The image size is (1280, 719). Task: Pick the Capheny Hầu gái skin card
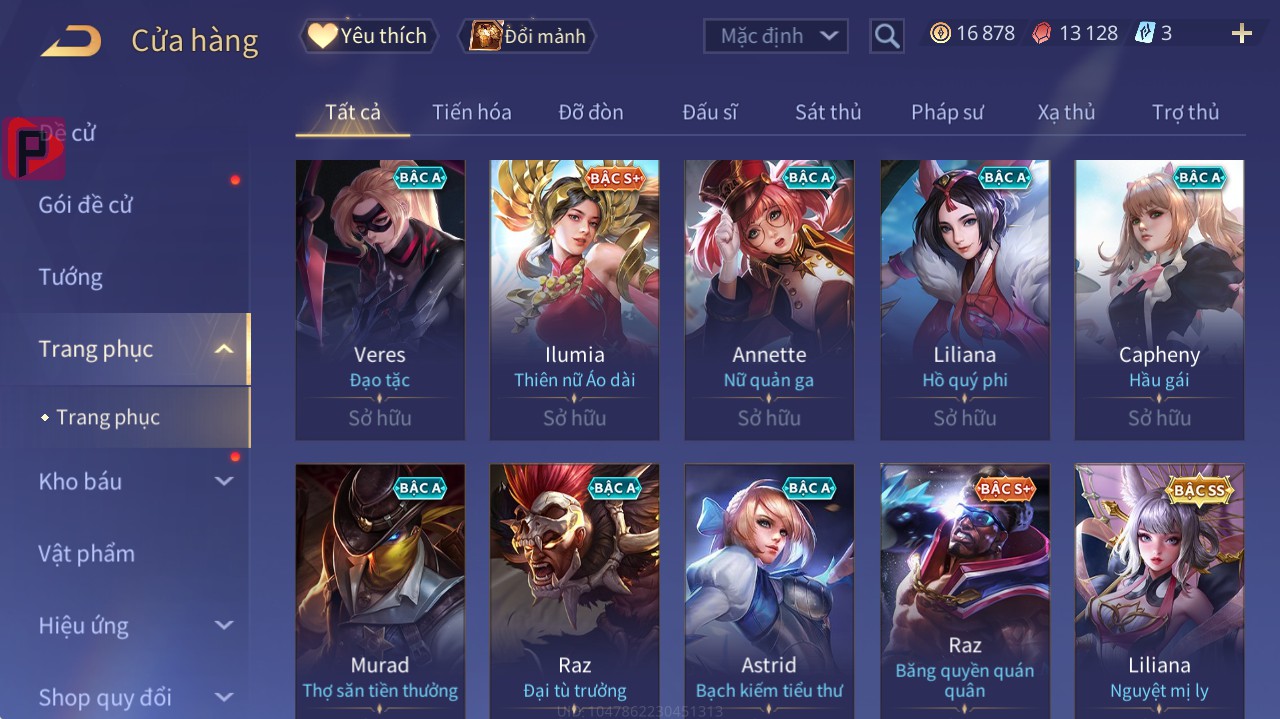[x=1159, y=300]
